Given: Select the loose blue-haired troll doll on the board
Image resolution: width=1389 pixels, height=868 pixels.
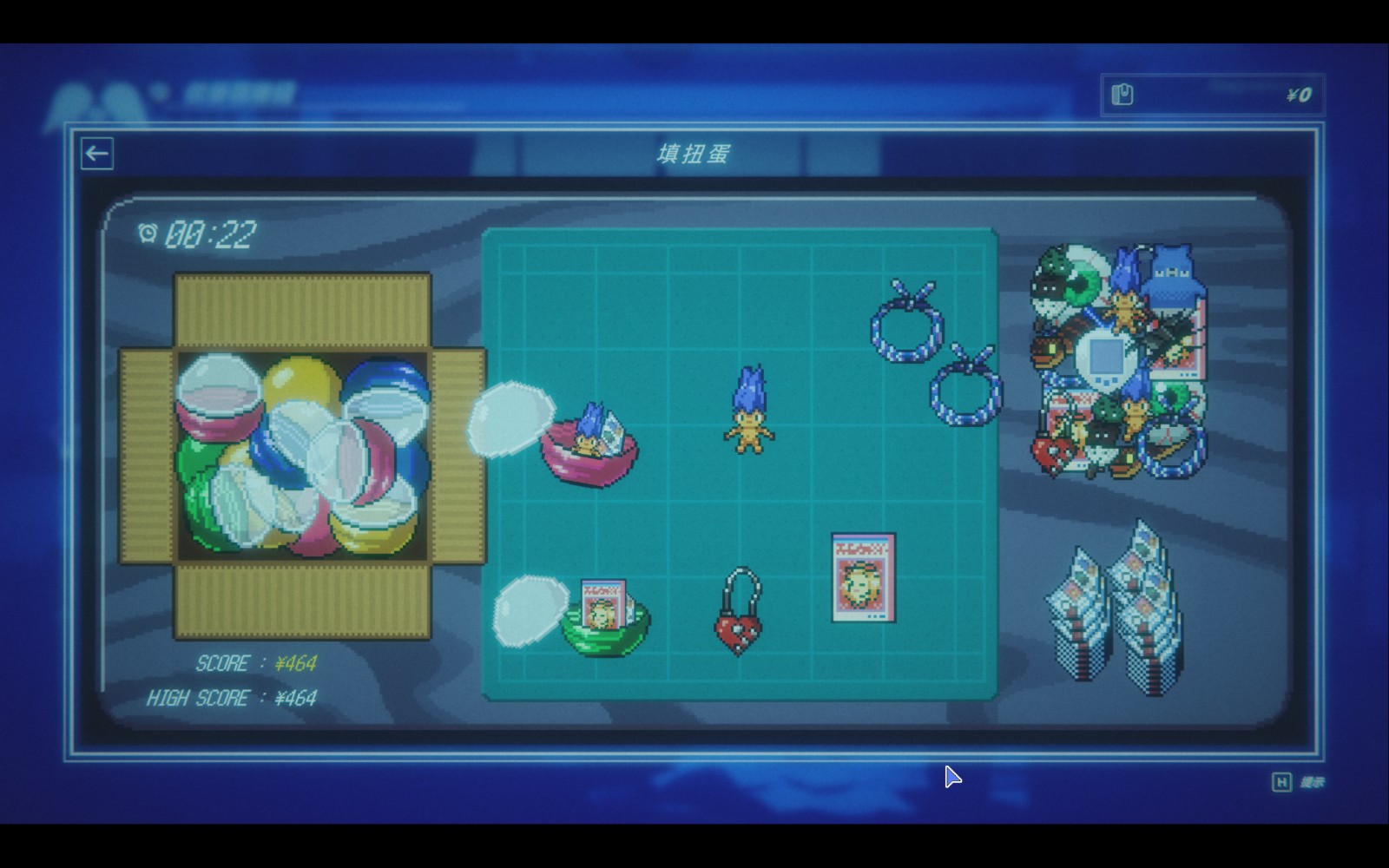Looking at the screenshot, I should coord(749,411).
